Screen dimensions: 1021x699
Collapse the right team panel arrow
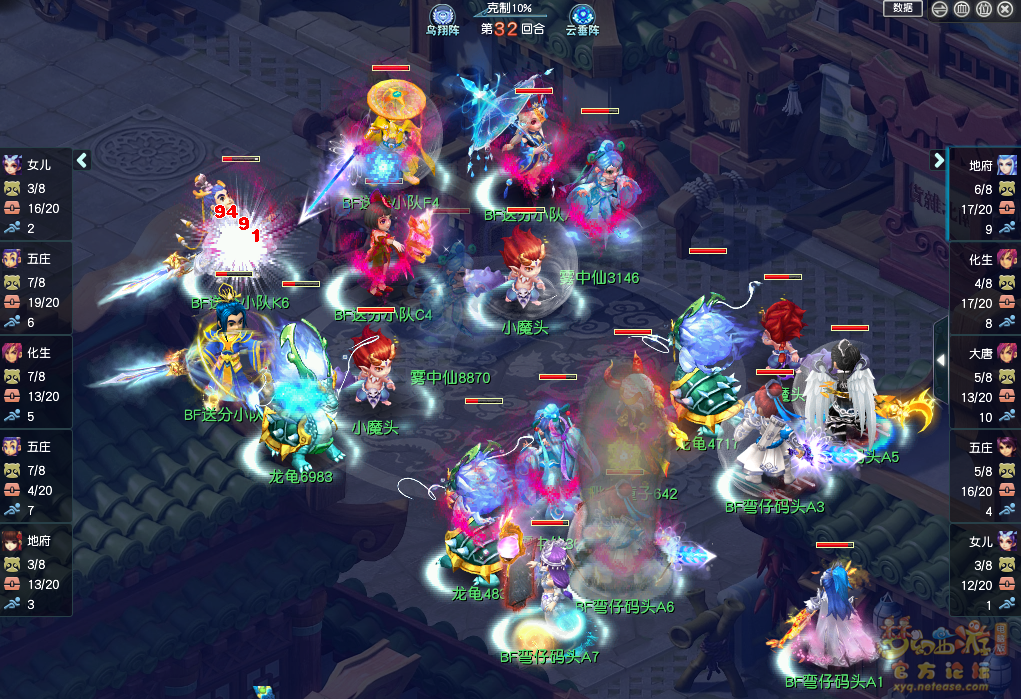(x=939, y=160)
